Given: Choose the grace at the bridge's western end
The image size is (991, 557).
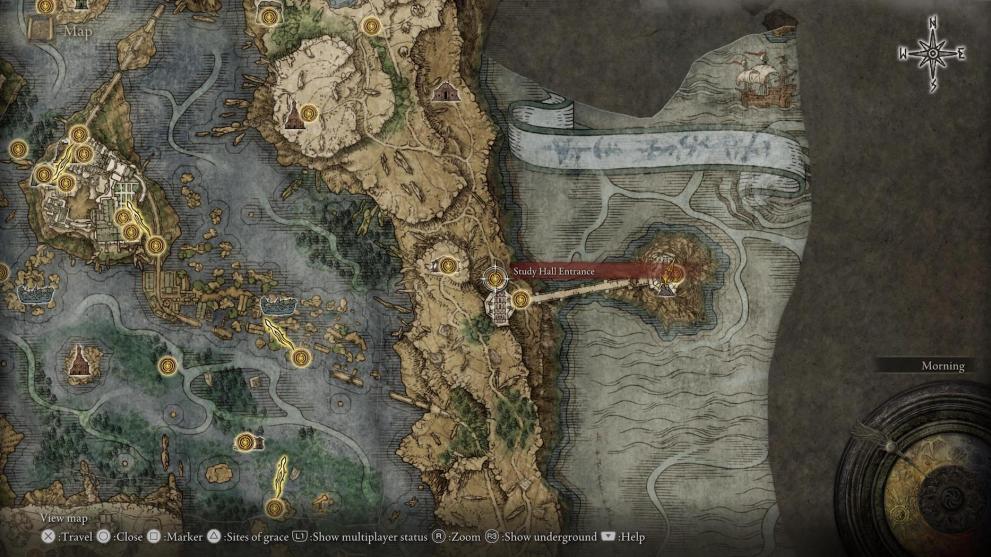Looking at the screenshot, I should tap(520, 299).
